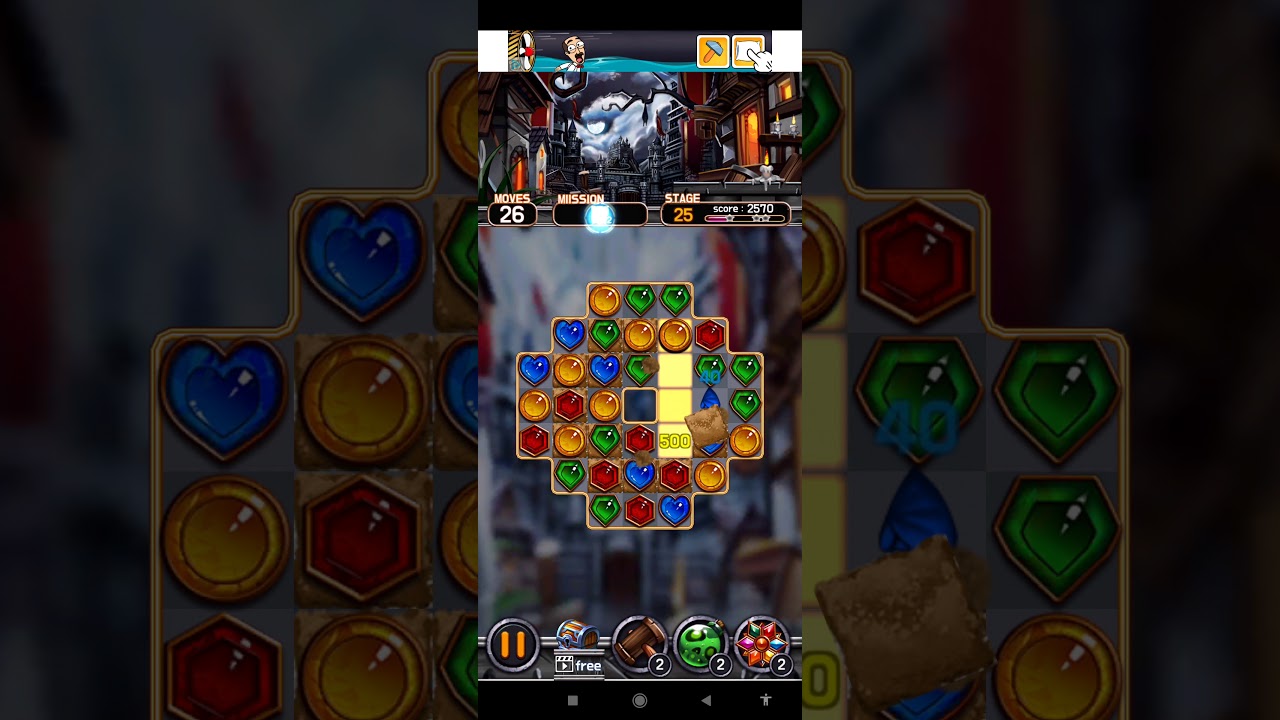Pause the game with the orange pause button
Viewport: 1280px width, 720px height.
pos(513,645)
